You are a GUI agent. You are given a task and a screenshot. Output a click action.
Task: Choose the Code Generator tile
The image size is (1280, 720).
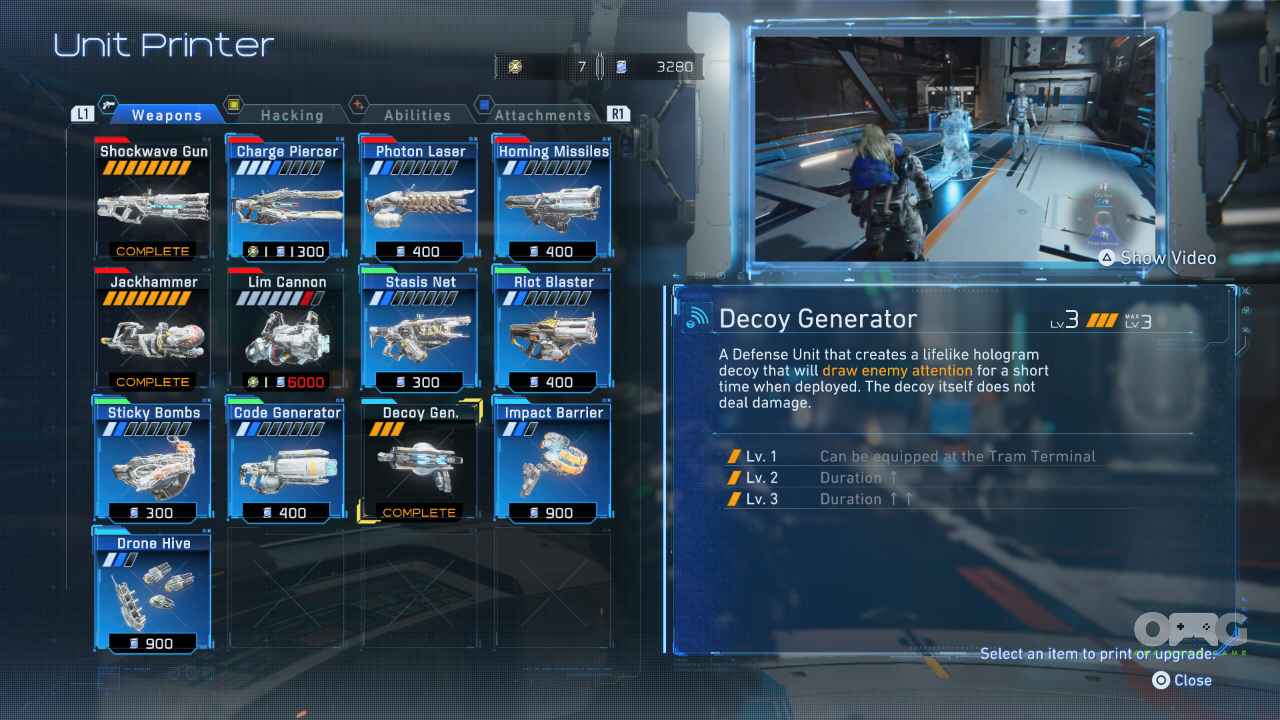coord(286,462)
